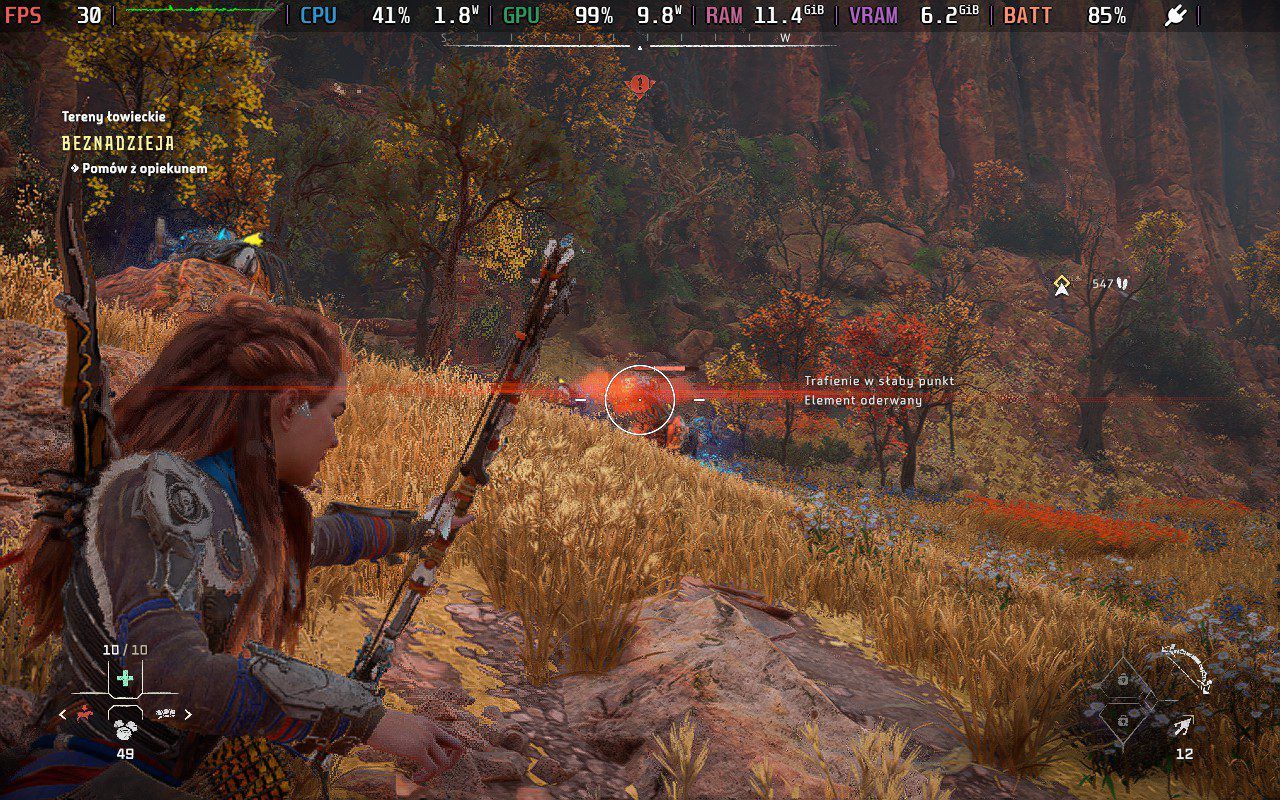Open the right arrow of the item selector
Viewport: 1280px width, 800px height.
click(x=189, y=714)
